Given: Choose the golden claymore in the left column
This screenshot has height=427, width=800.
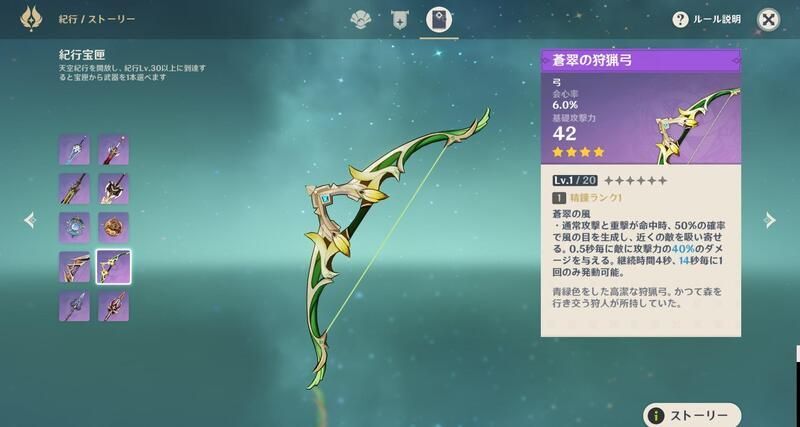Looking at the screenshot, I should click(74, 188).
